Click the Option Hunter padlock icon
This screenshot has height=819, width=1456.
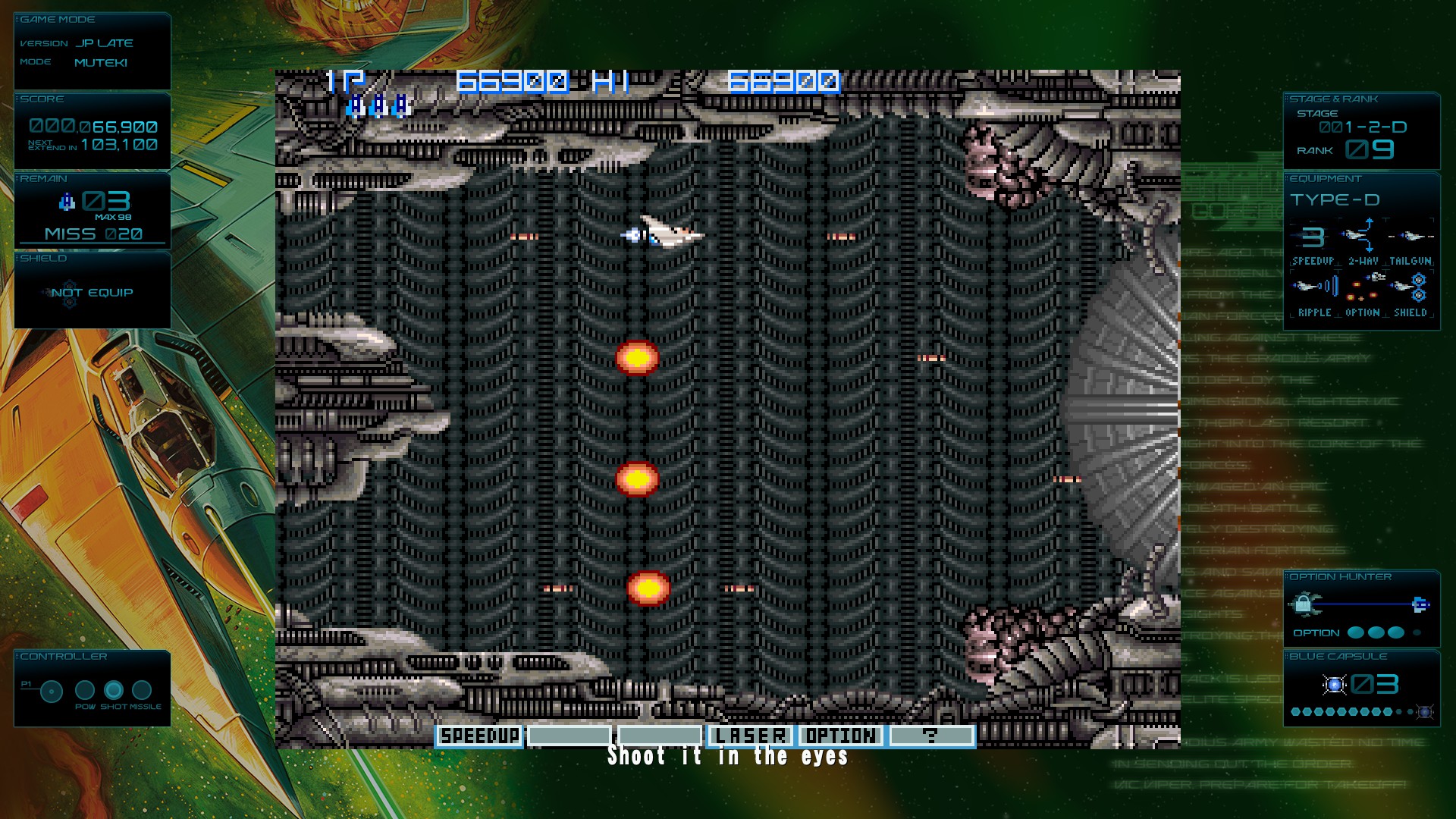1304,604
